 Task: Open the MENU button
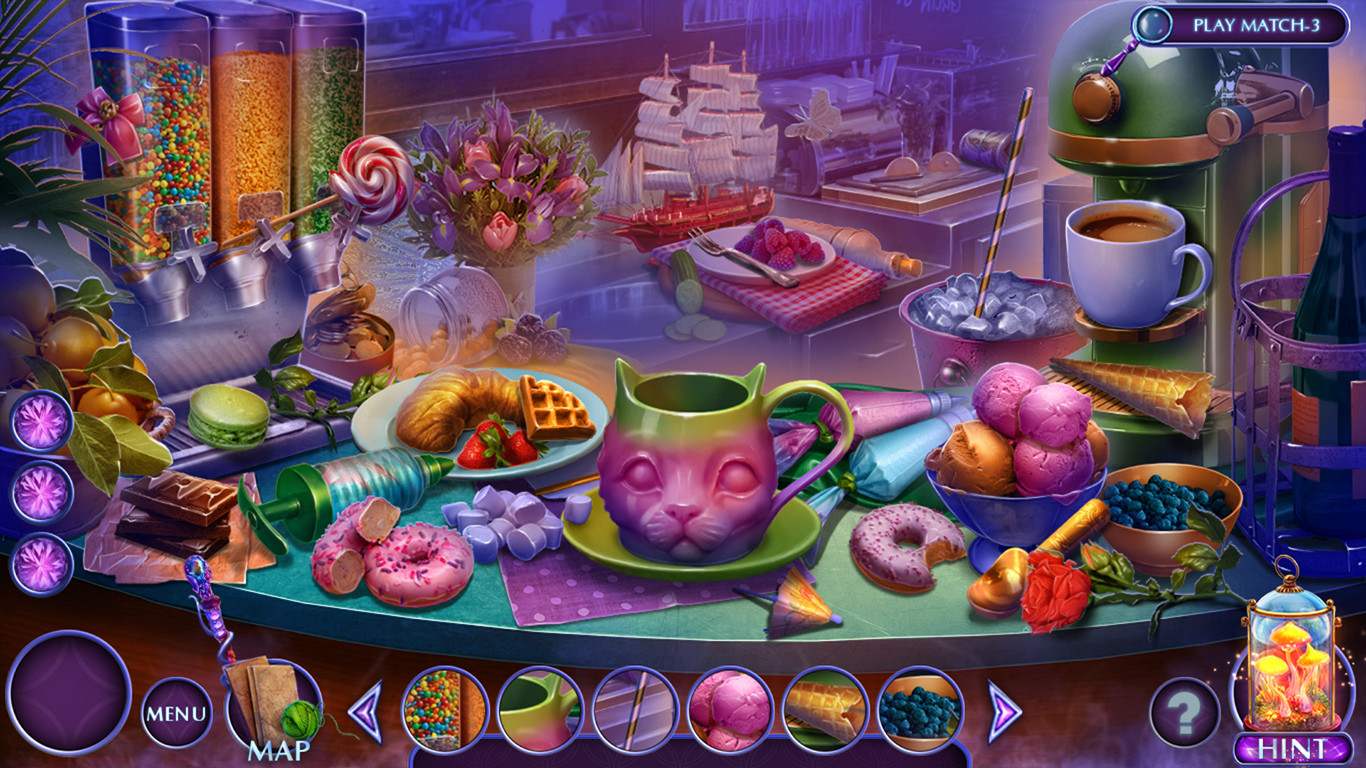coord(176,713)
